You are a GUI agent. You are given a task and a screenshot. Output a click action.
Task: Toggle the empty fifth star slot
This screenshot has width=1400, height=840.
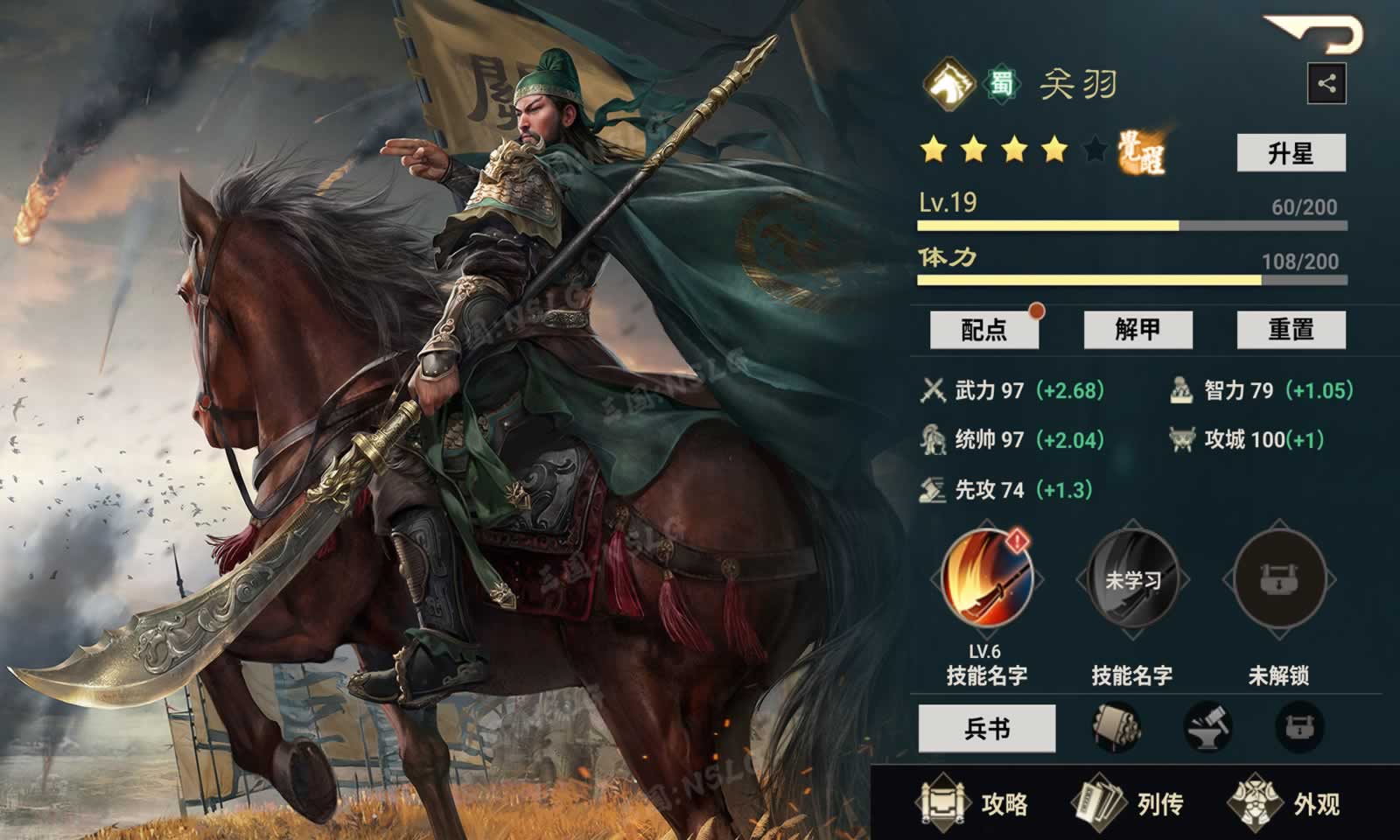[x=1094, y=149]
